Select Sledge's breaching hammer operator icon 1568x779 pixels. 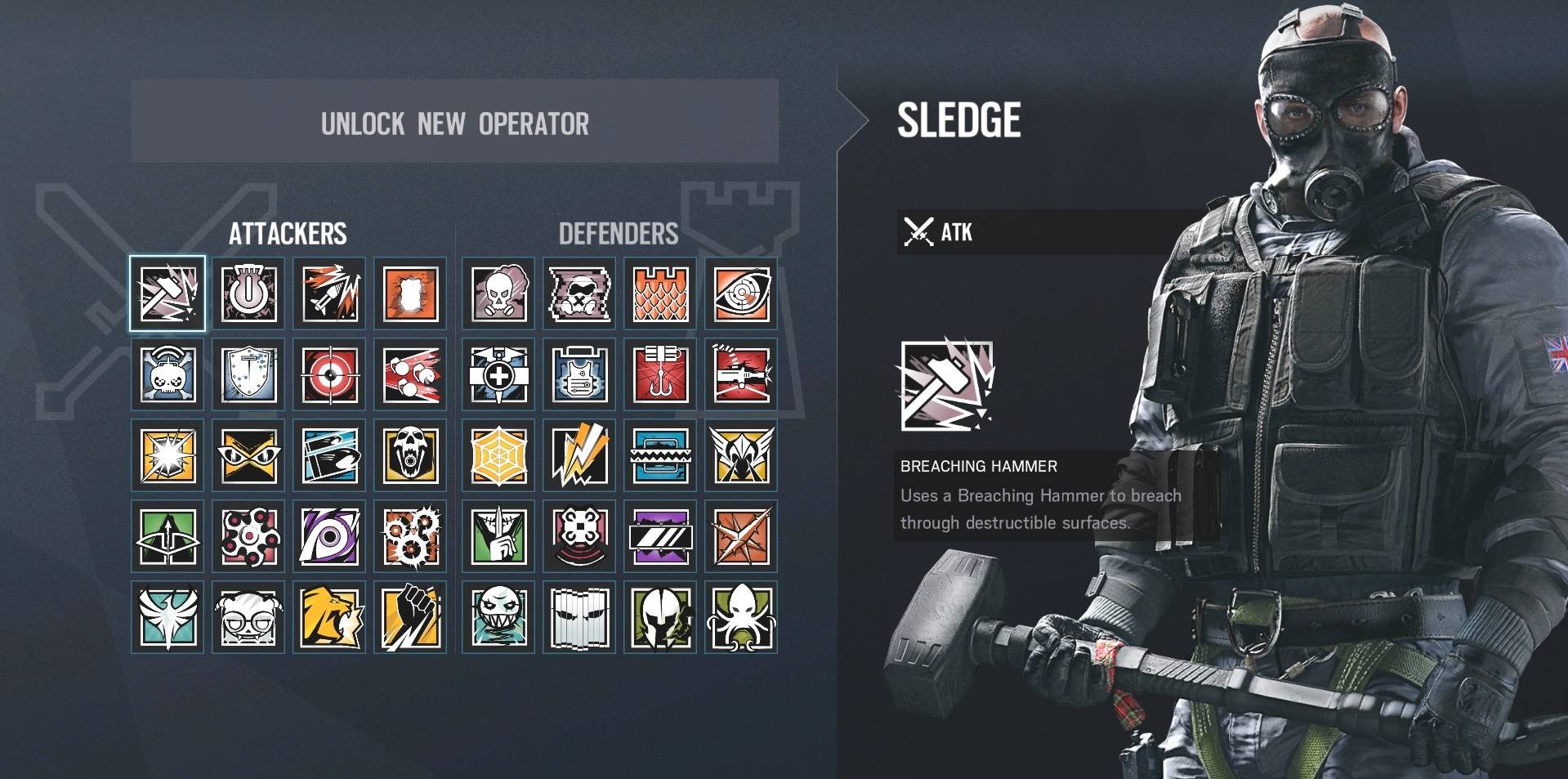point(168,293)
